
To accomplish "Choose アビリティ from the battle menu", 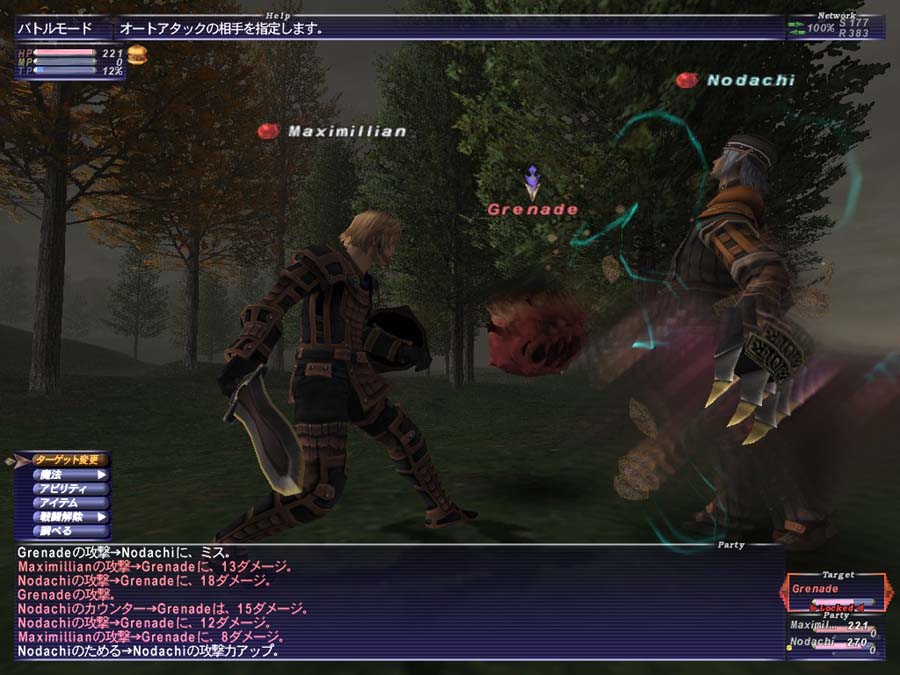I will (68, 488).
